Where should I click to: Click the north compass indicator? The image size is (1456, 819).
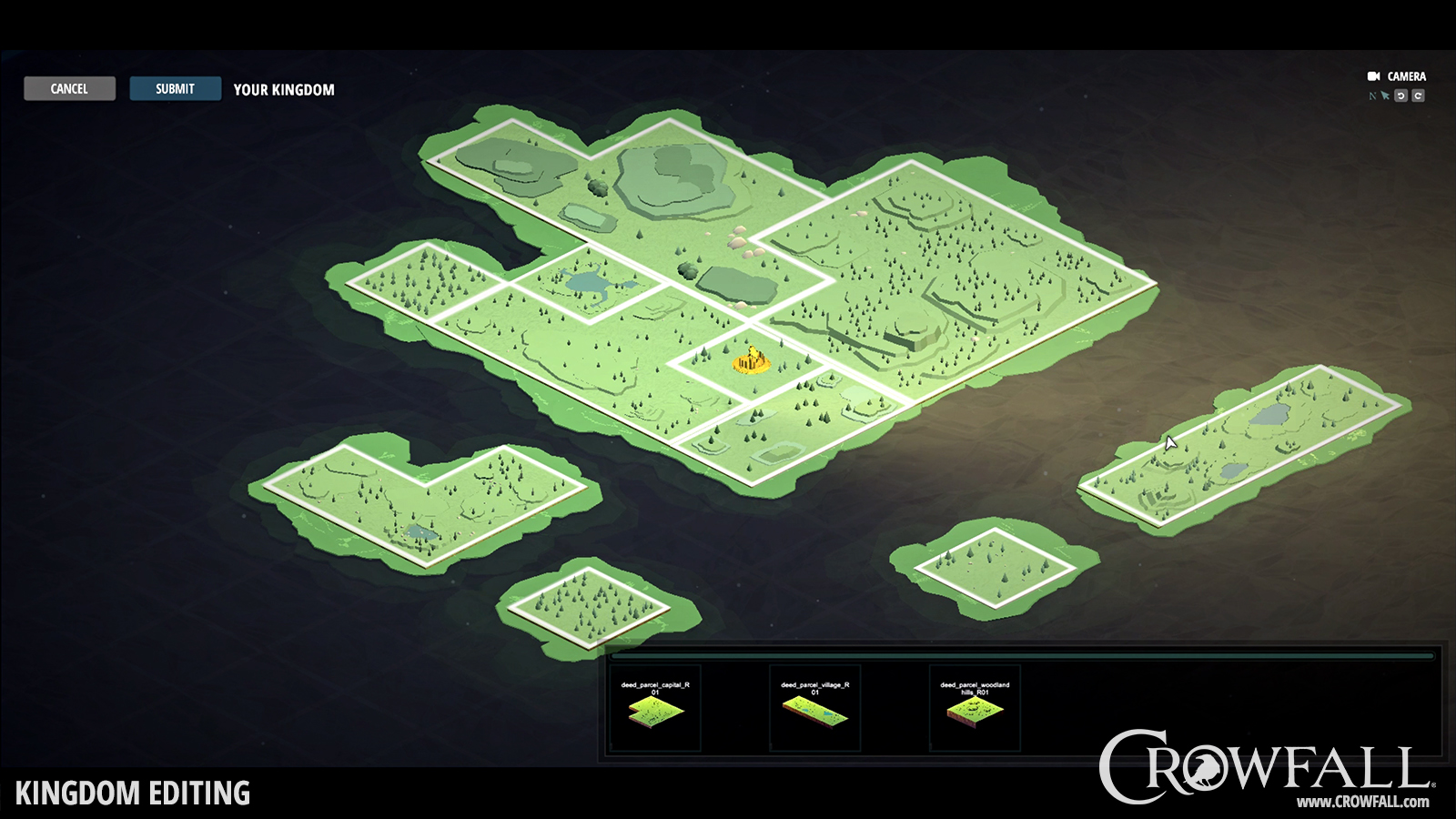point(1372,96)
